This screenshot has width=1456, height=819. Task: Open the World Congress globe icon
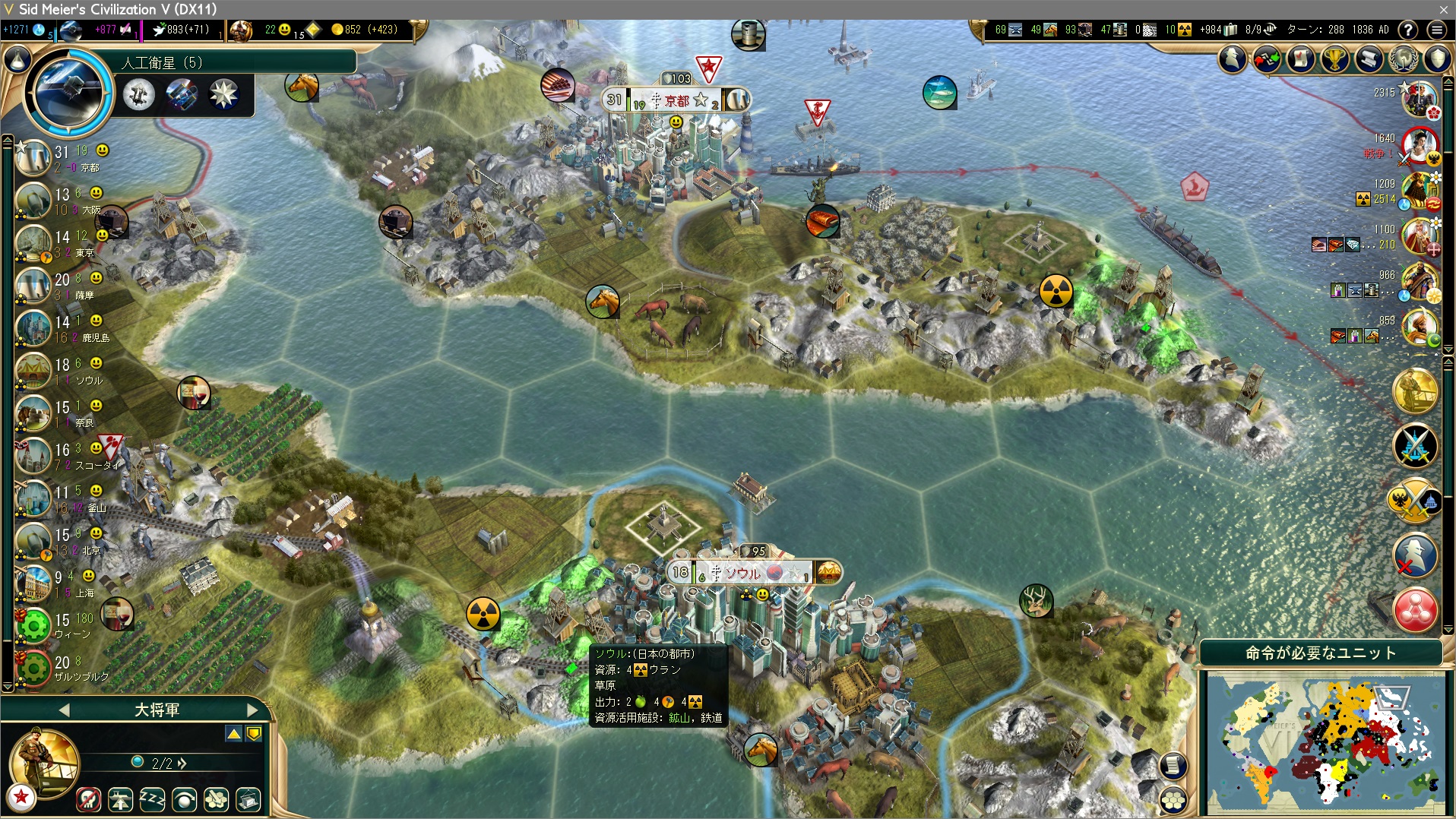tap(1404, 59)
